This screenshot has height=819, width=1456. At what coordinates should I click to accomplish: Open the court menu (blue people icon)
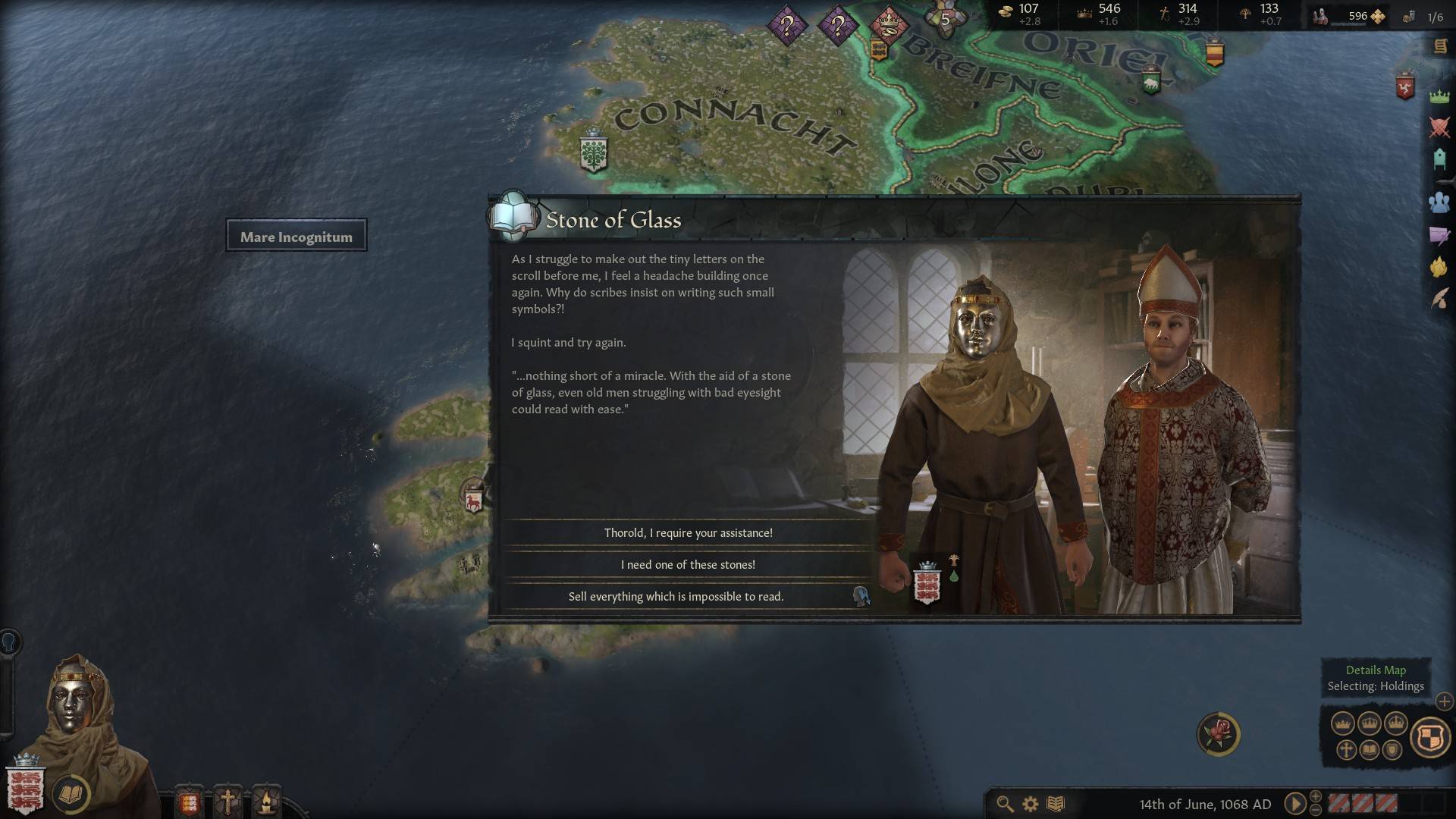[1439, 202]
